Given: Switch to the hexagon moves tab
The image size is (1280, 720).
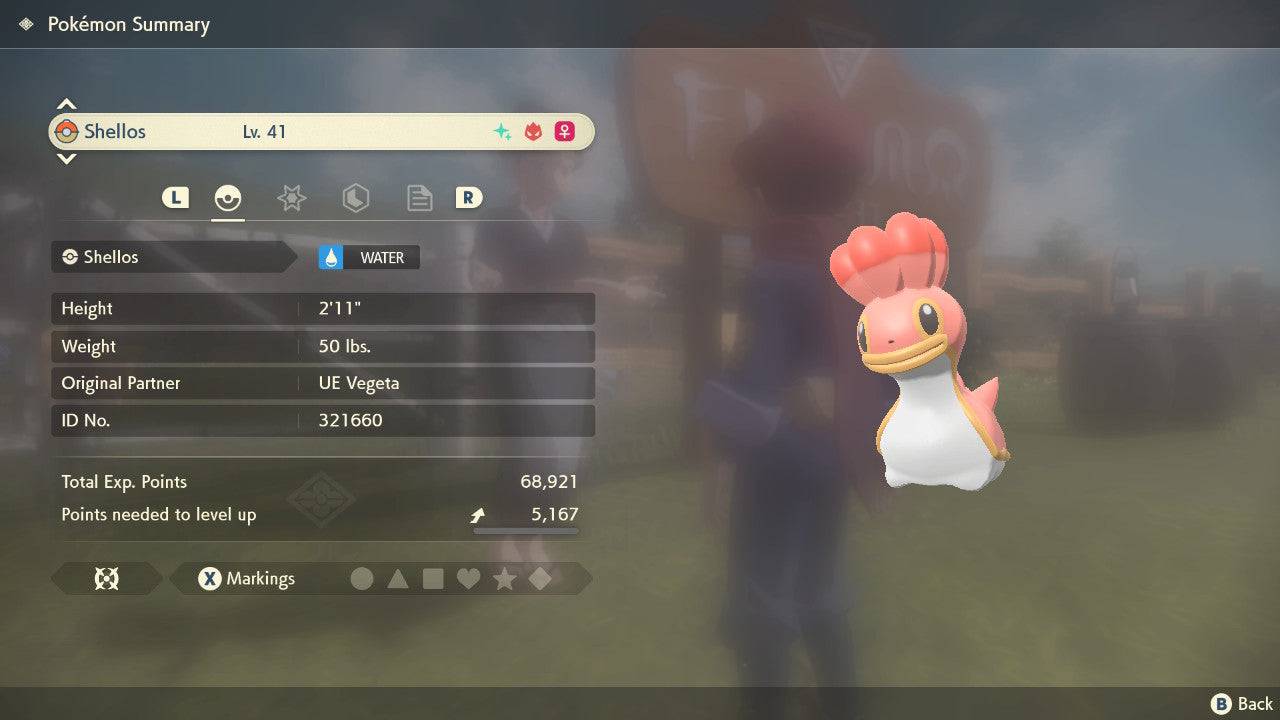Looking at the screenshot, I should (355, 198).
